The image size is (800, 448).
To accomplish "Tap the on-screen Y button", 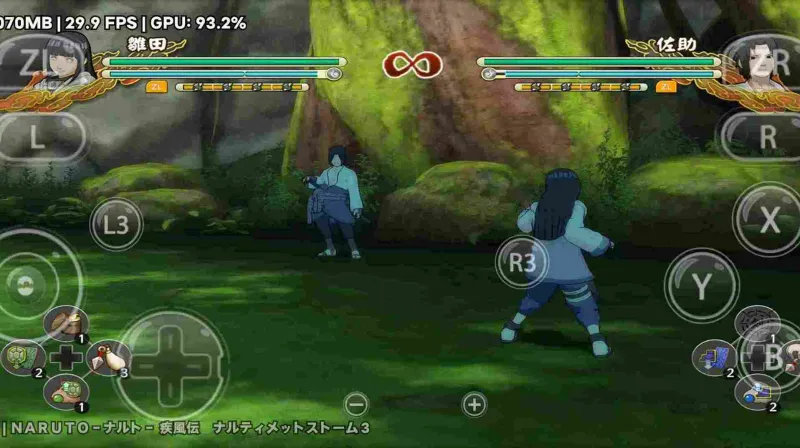I will 701,287.
